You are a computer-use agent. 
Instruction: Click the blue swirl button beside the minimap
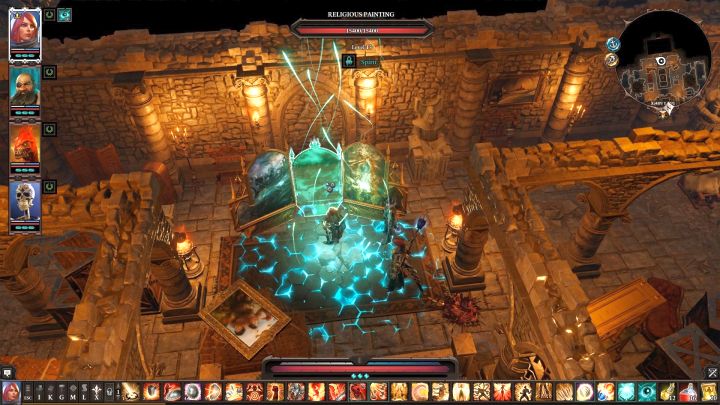[611, 44]
